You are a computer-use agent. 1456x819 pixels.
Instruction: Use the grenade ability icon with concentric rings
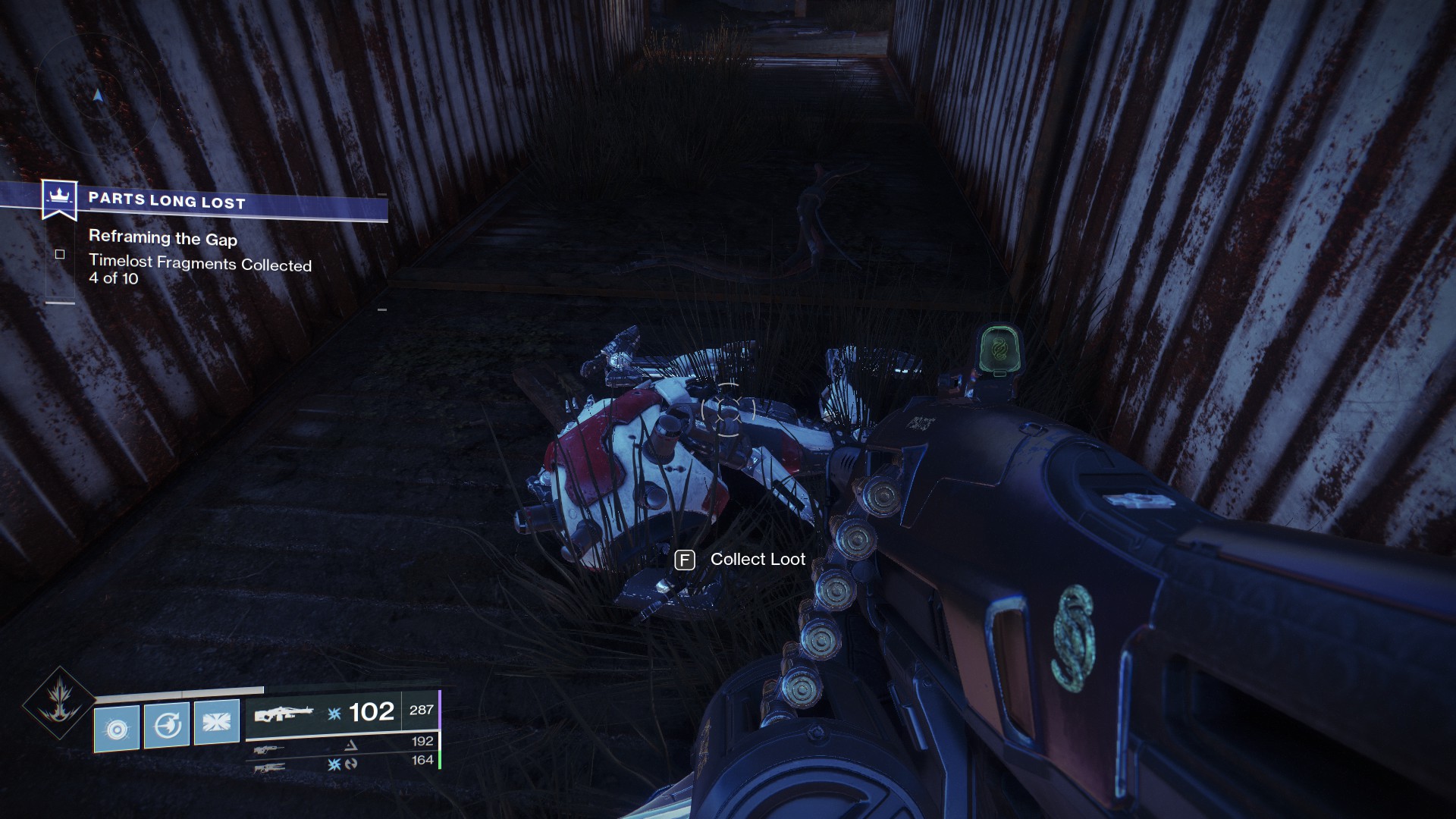click(117, 729)
